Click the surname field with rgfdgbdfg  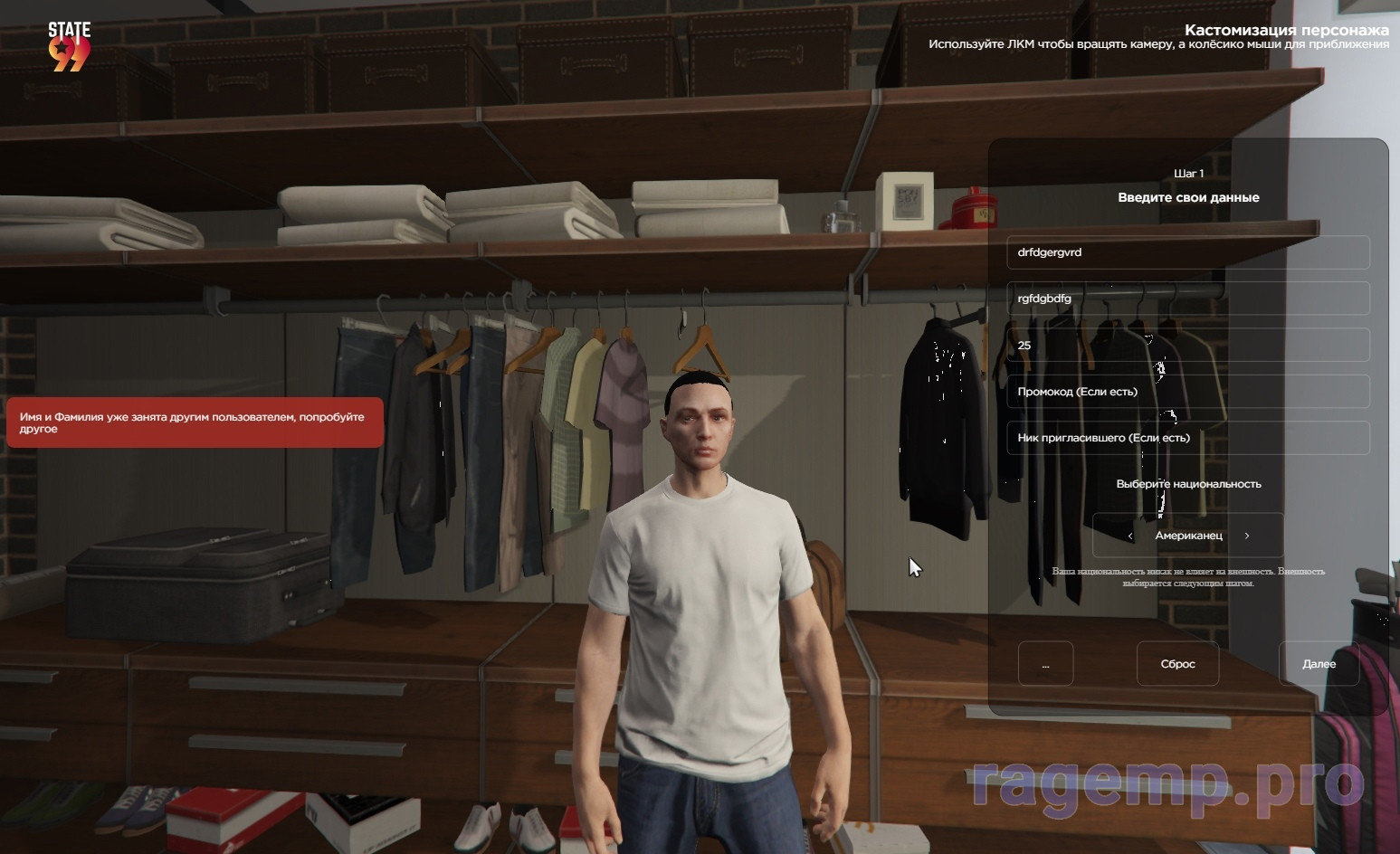coord(1187,299)
